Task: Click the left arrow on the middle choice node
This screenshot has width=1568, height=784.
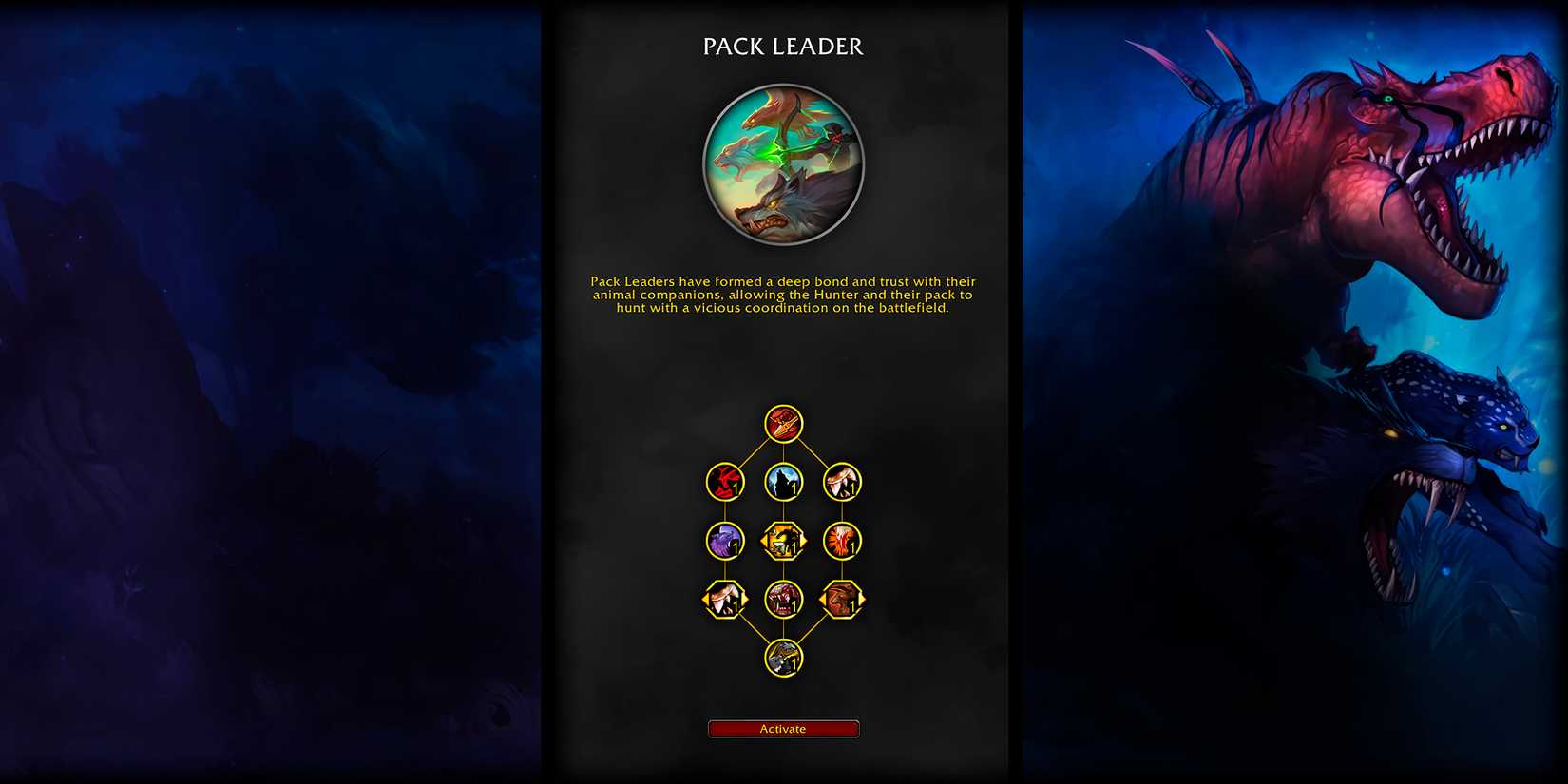Action: click(x=763, y=539)
